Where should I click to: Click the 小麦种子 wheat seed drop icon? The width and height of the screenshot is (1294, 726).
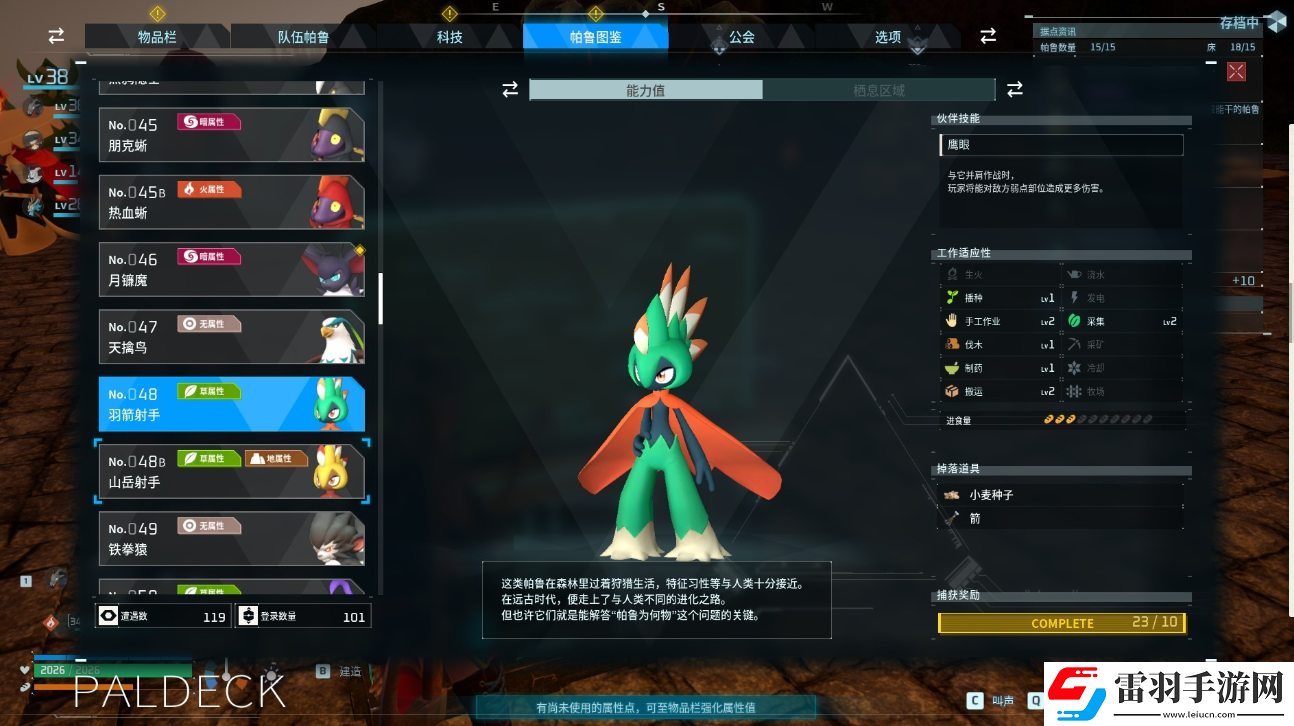pyautogui.click(x=952, y=494)
